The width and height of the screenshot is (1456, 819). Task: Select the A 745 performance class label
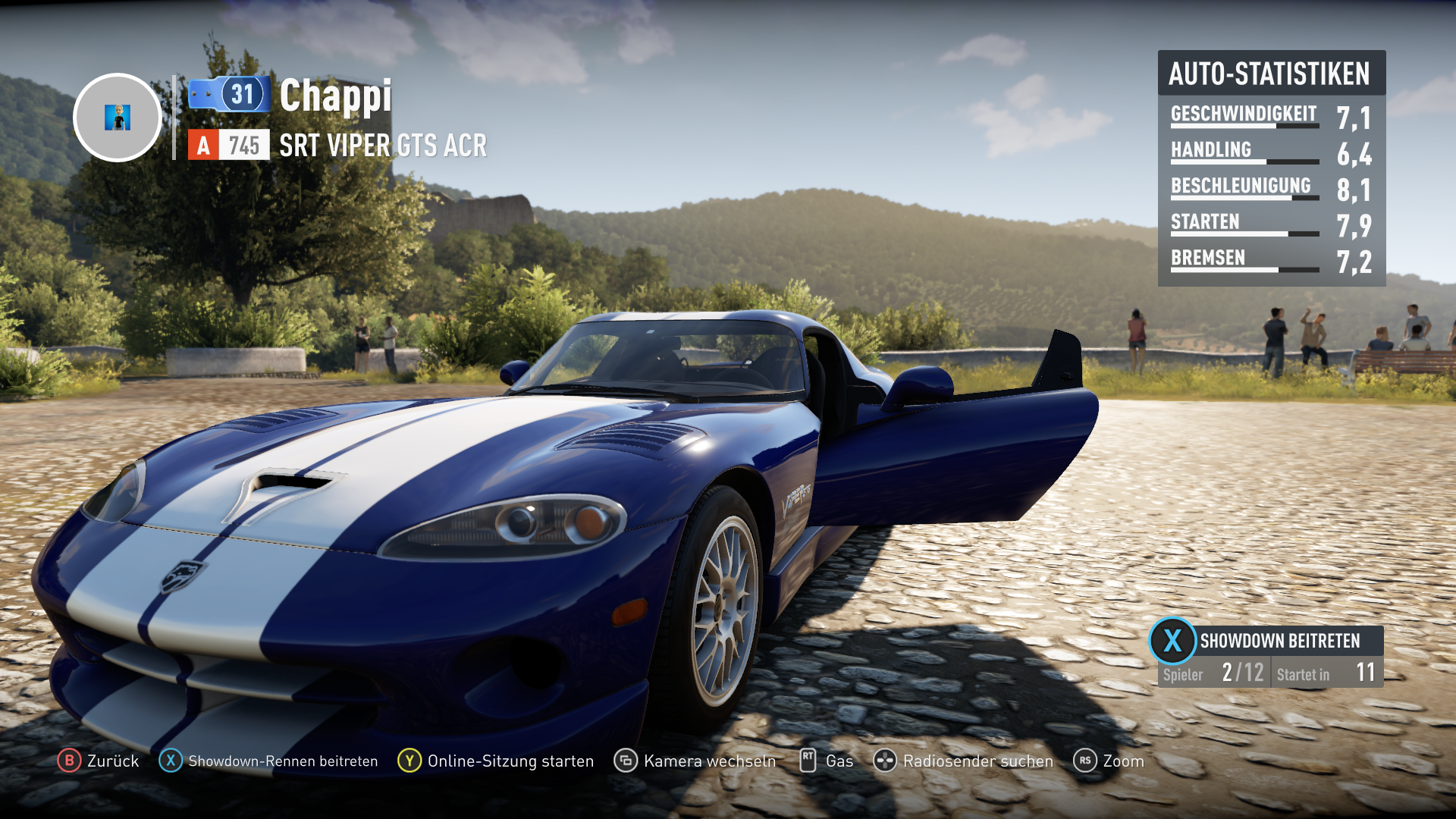coord(229,145)
